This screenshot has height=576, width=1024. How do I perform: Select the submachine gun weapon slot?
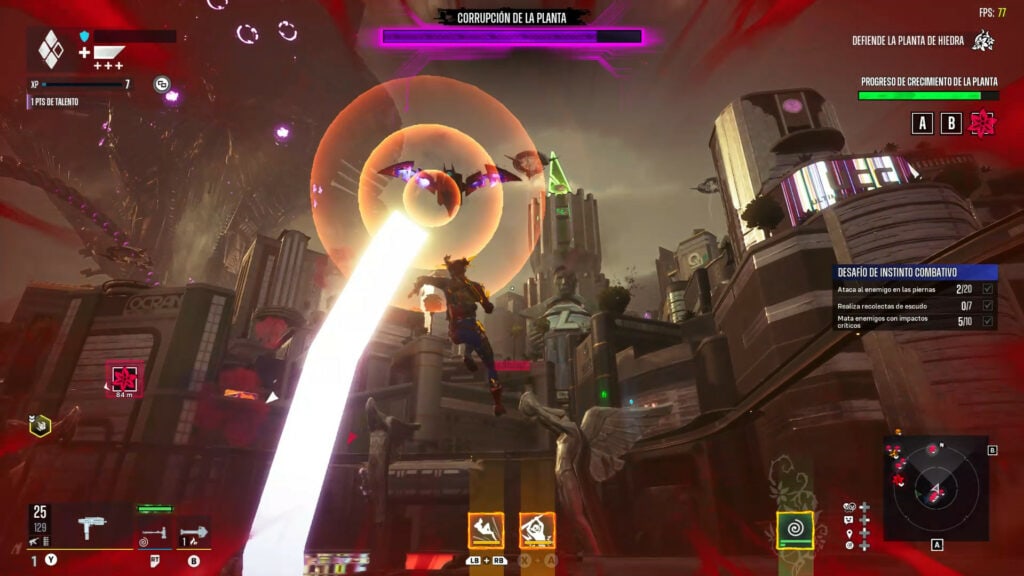[91, 526]
